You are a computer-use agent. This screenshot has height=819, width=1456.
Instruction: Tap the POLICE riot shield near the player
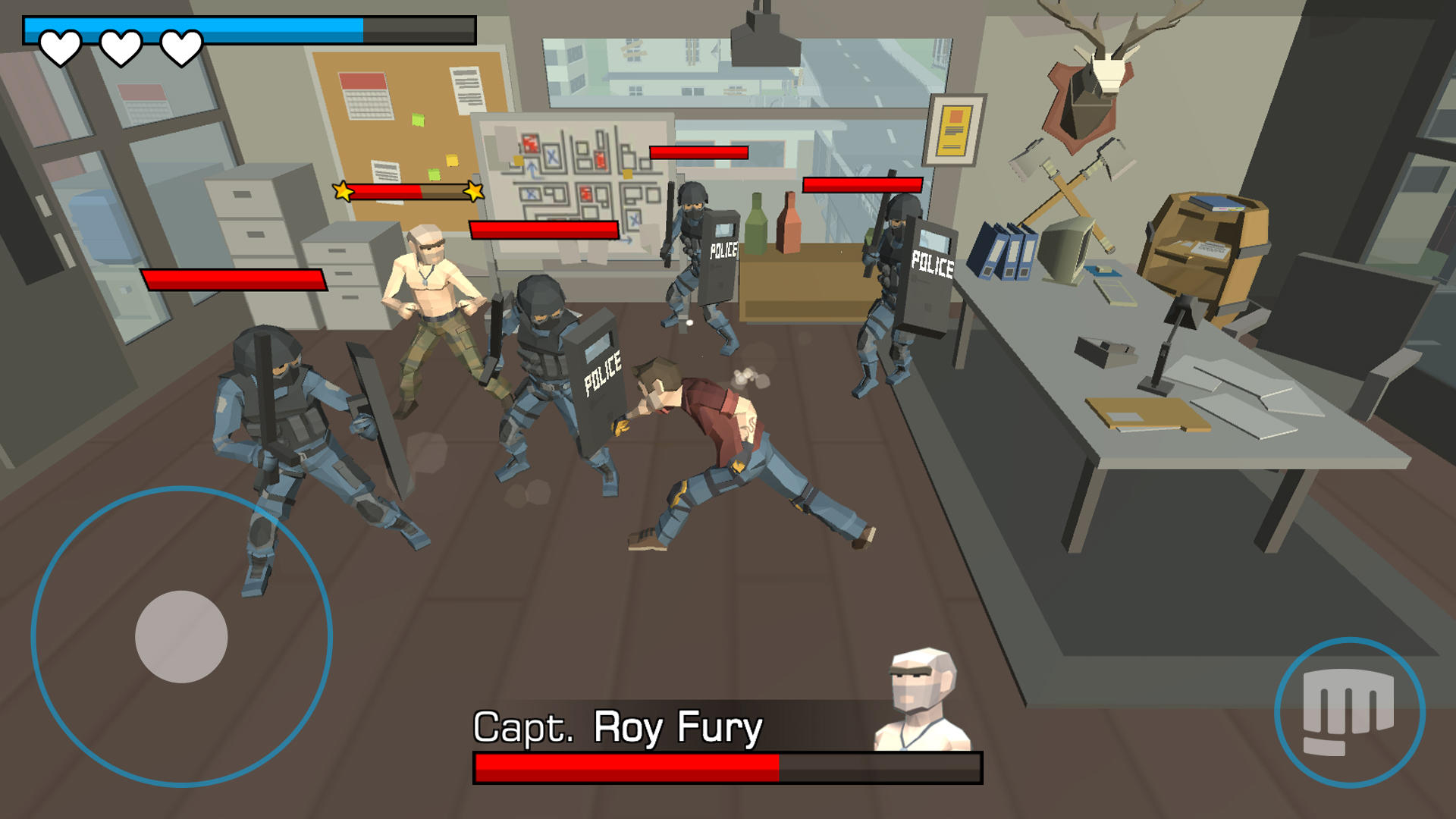[x=599, y=379]
